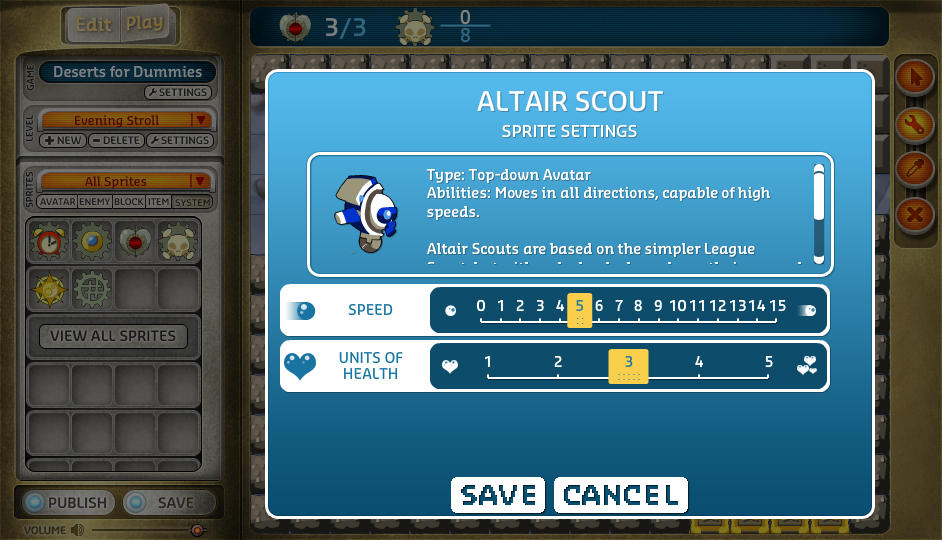This screenshot has width=942, height=540.
Task: Create a new level
Action: [x=63, y=141]
